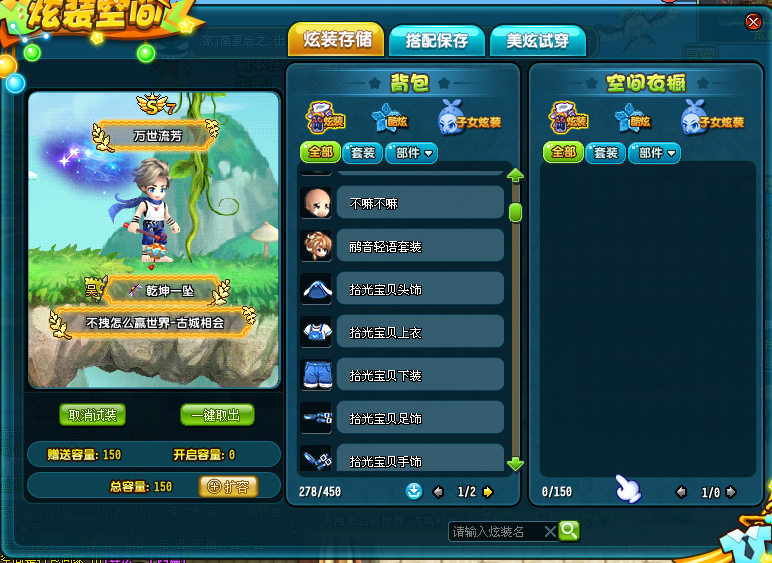Select the 鹂音轻语套装 outfit row
The width and height of the screenshot is (772, 563).
(x=419, y=246)
